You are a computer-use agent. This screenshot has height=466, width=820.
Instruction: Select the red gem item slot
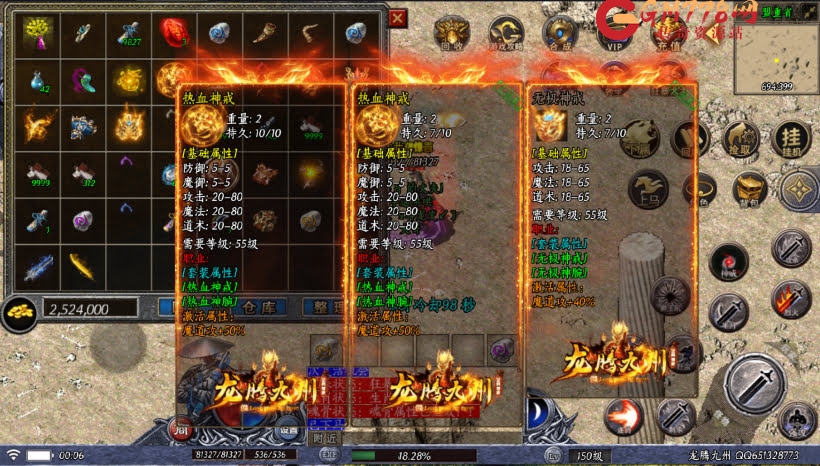173,32
